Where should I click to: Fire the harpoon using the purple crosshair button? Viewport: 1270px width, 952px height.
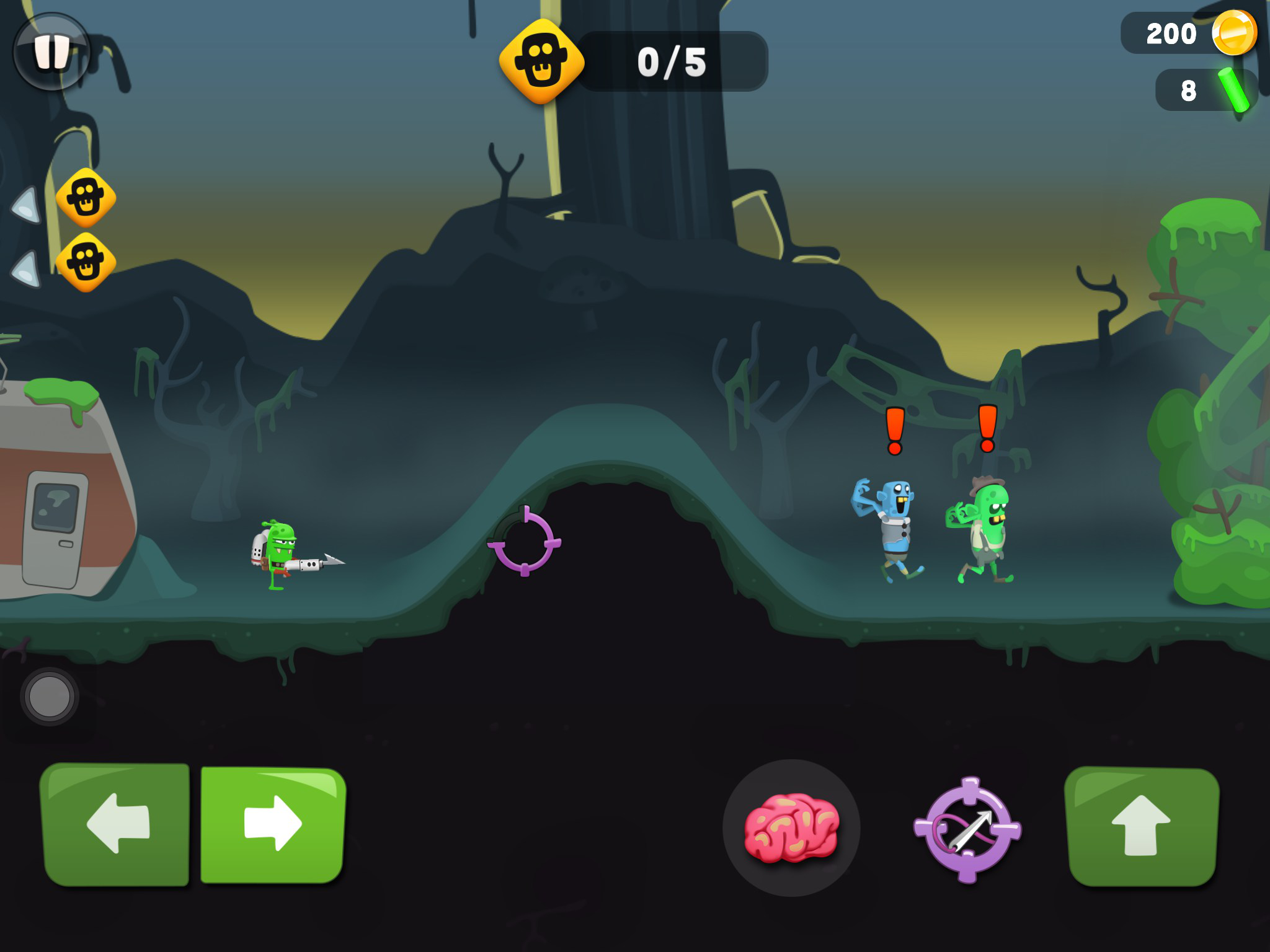coord(967,829)
